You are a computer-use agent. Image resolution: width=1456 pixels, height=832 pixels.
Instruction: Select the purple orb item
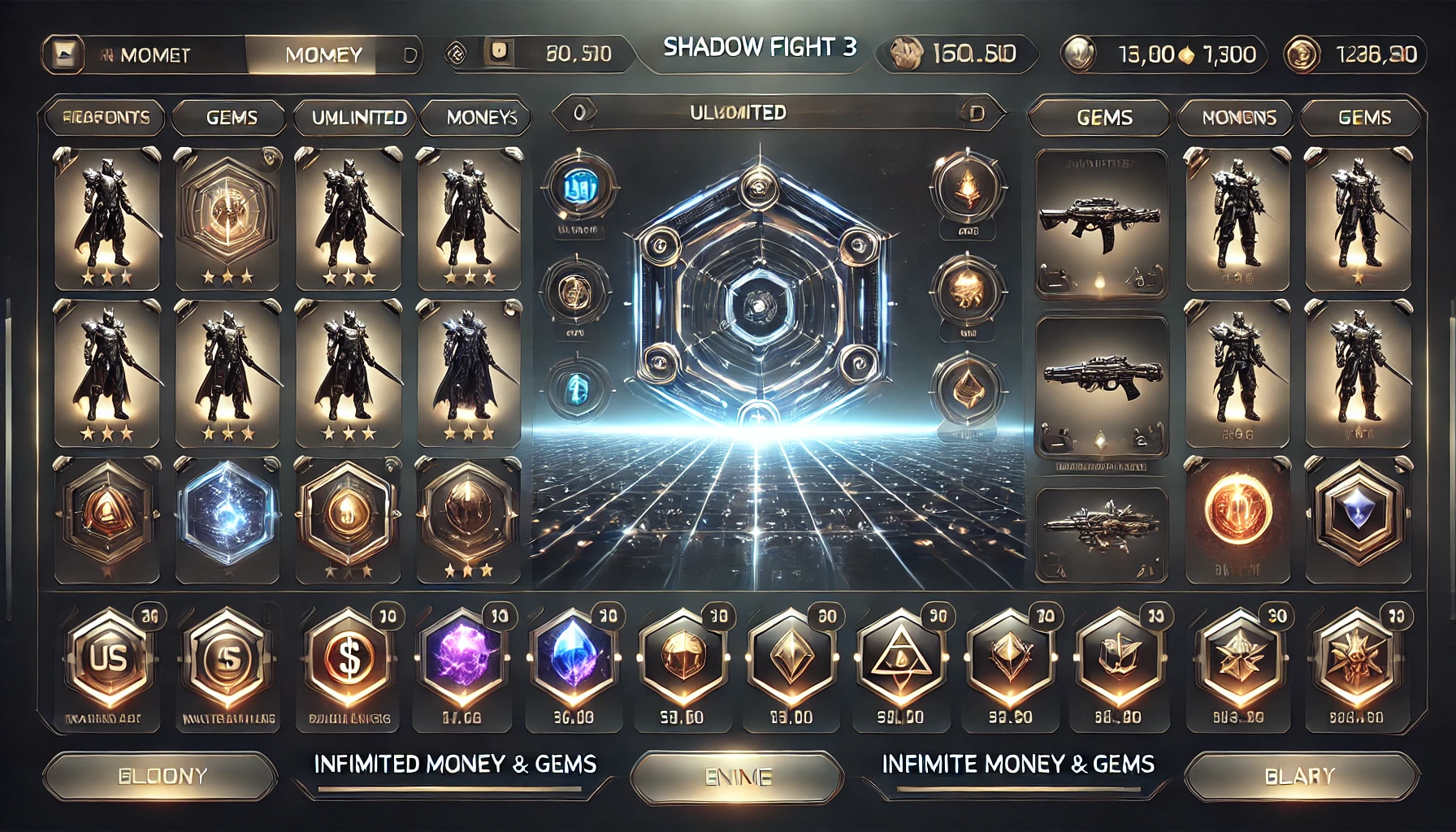[461, 656]
